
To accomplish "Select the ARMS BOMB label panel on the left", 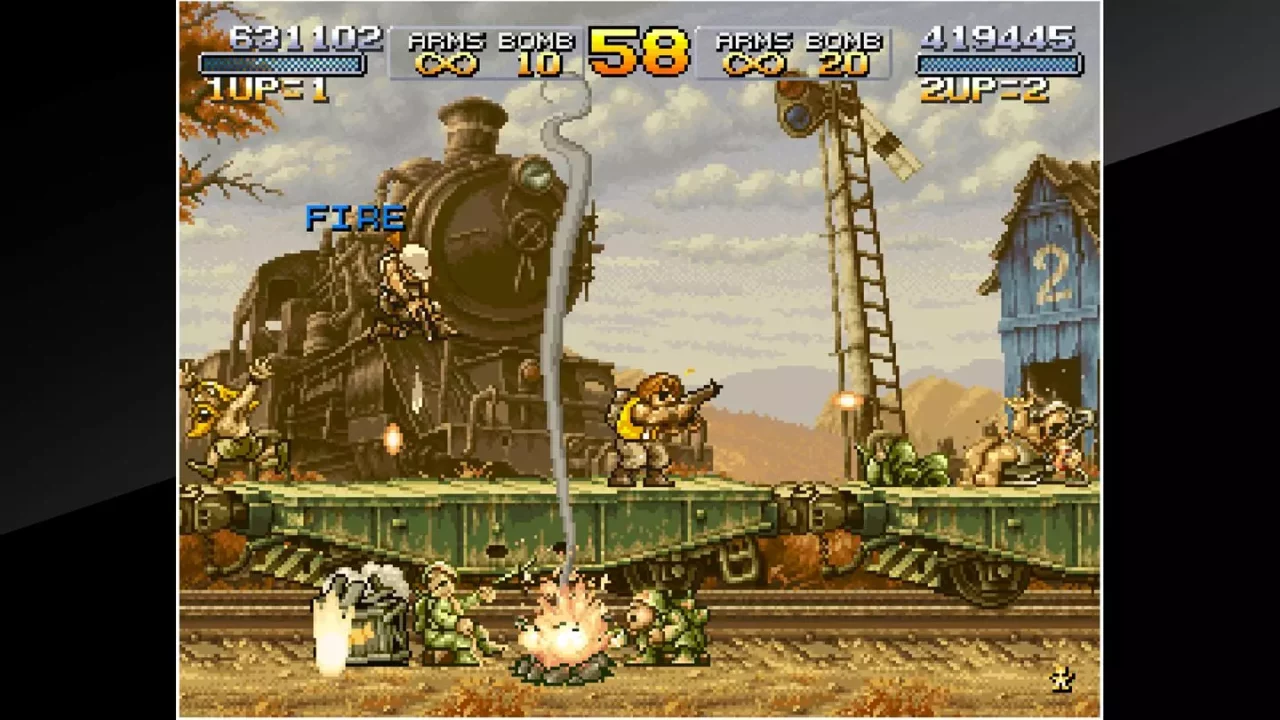I will point(487,42).
